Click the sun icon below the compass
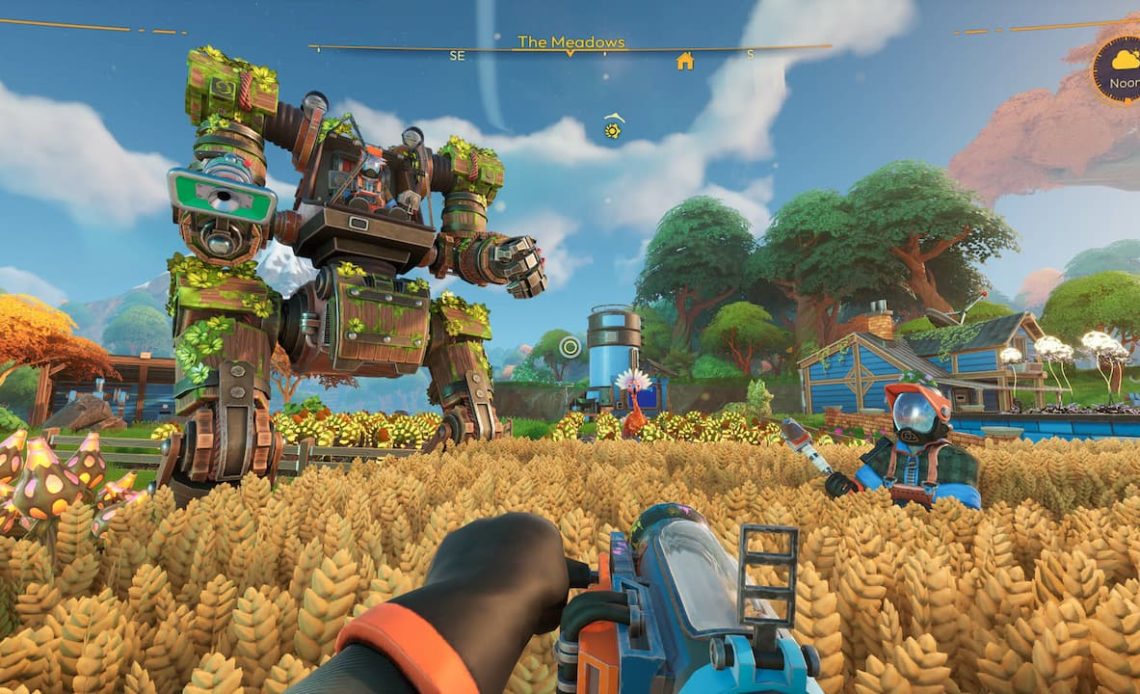 [613, 131]
